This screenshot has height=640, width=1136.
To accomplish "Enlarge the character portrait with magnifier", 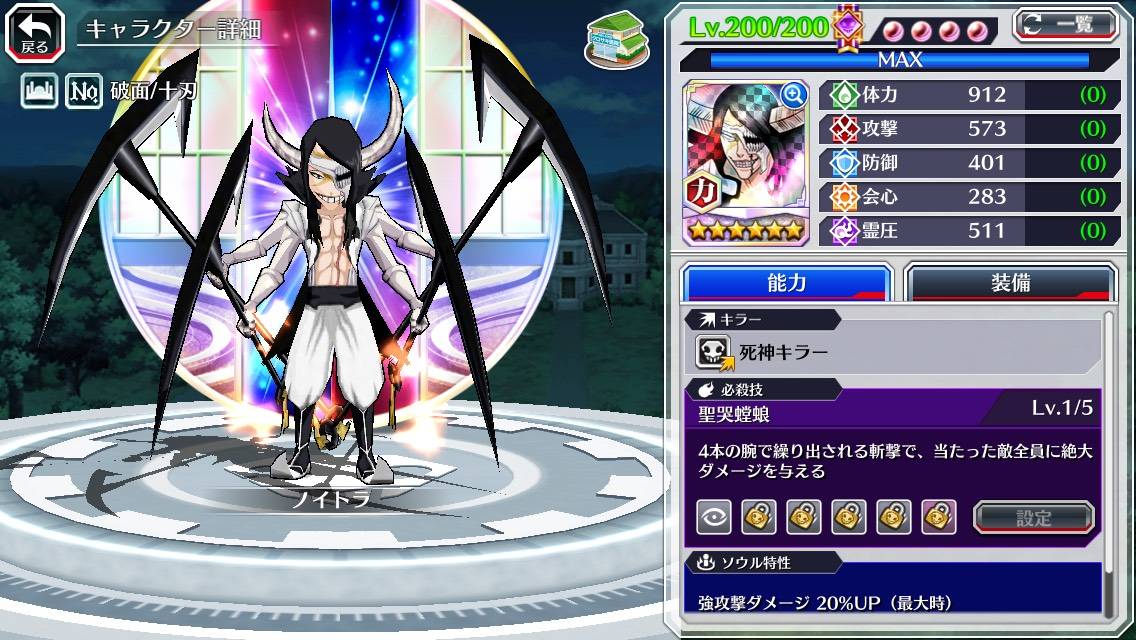I will point(794,95).
